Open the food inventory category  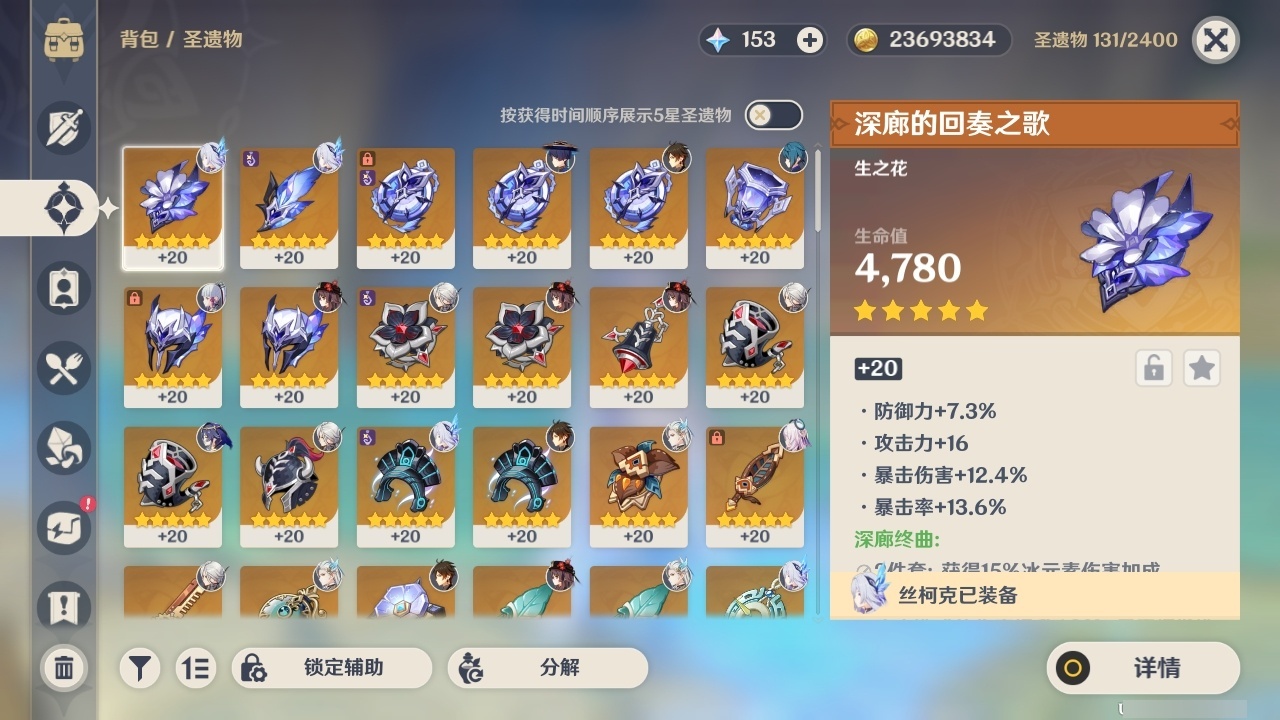pos(63,368)
